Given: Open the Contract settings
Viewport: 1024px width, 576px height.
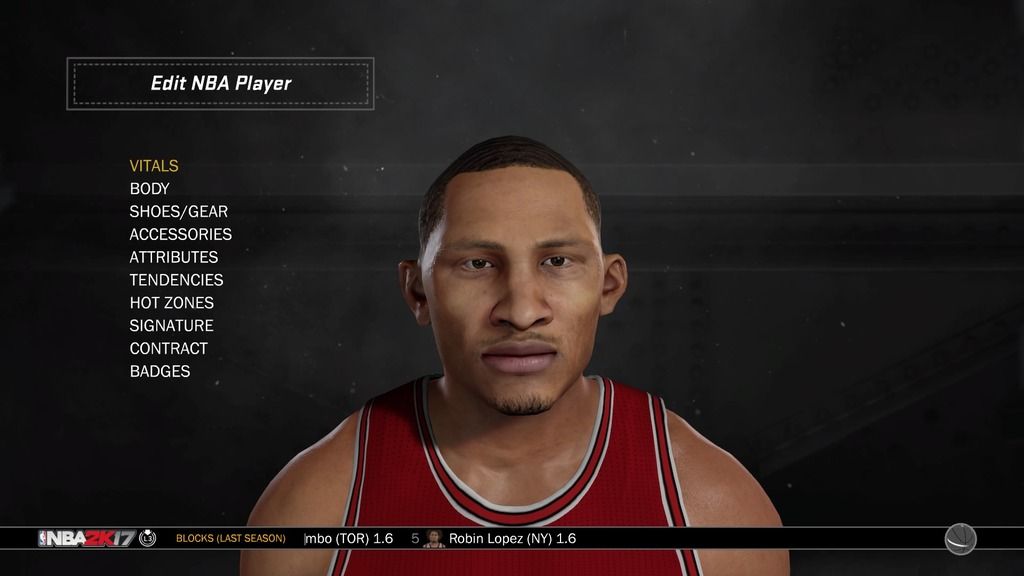Looking at the screenshot, I should [168, 349].
